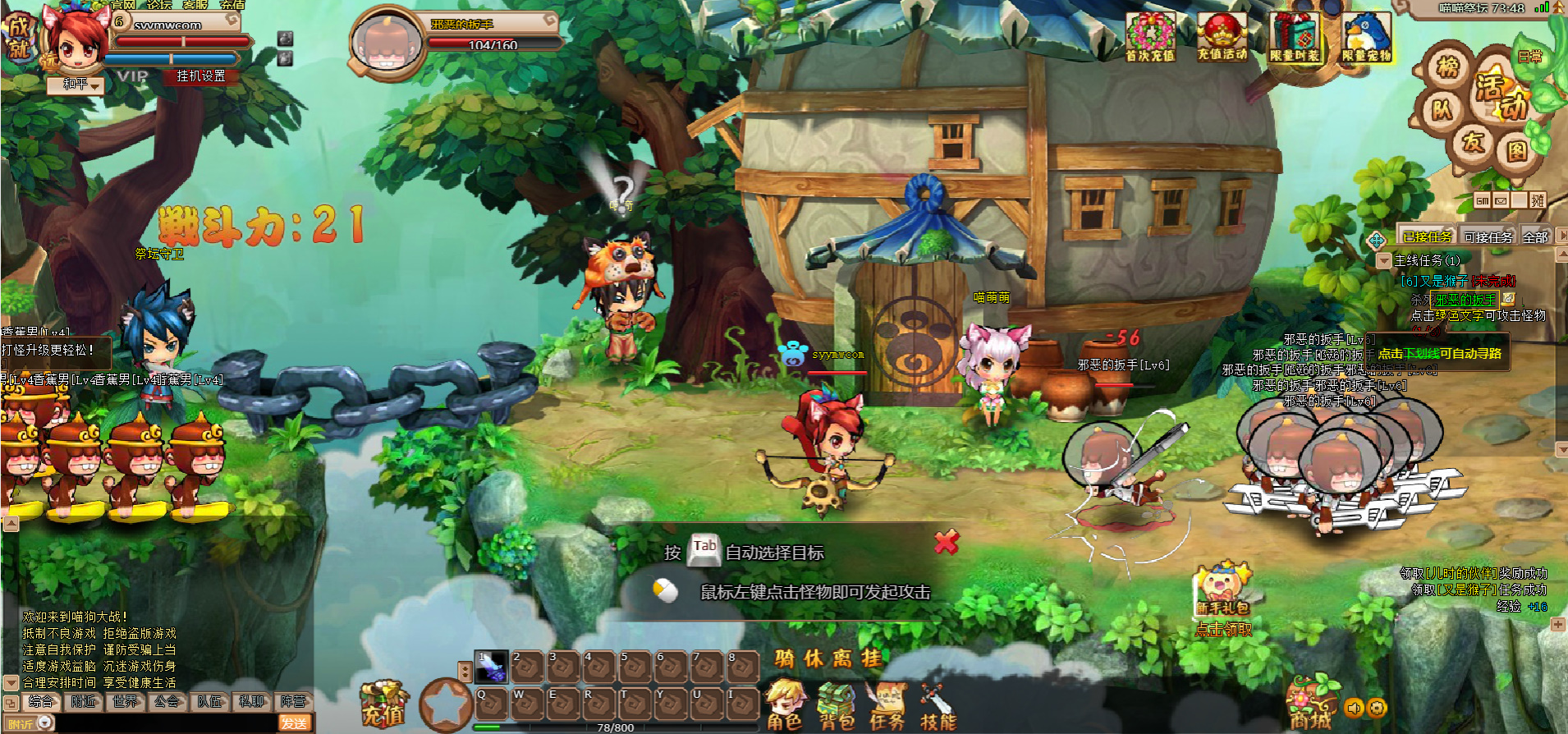View the 限量宠物 limited pet offer

[1366, 37]
